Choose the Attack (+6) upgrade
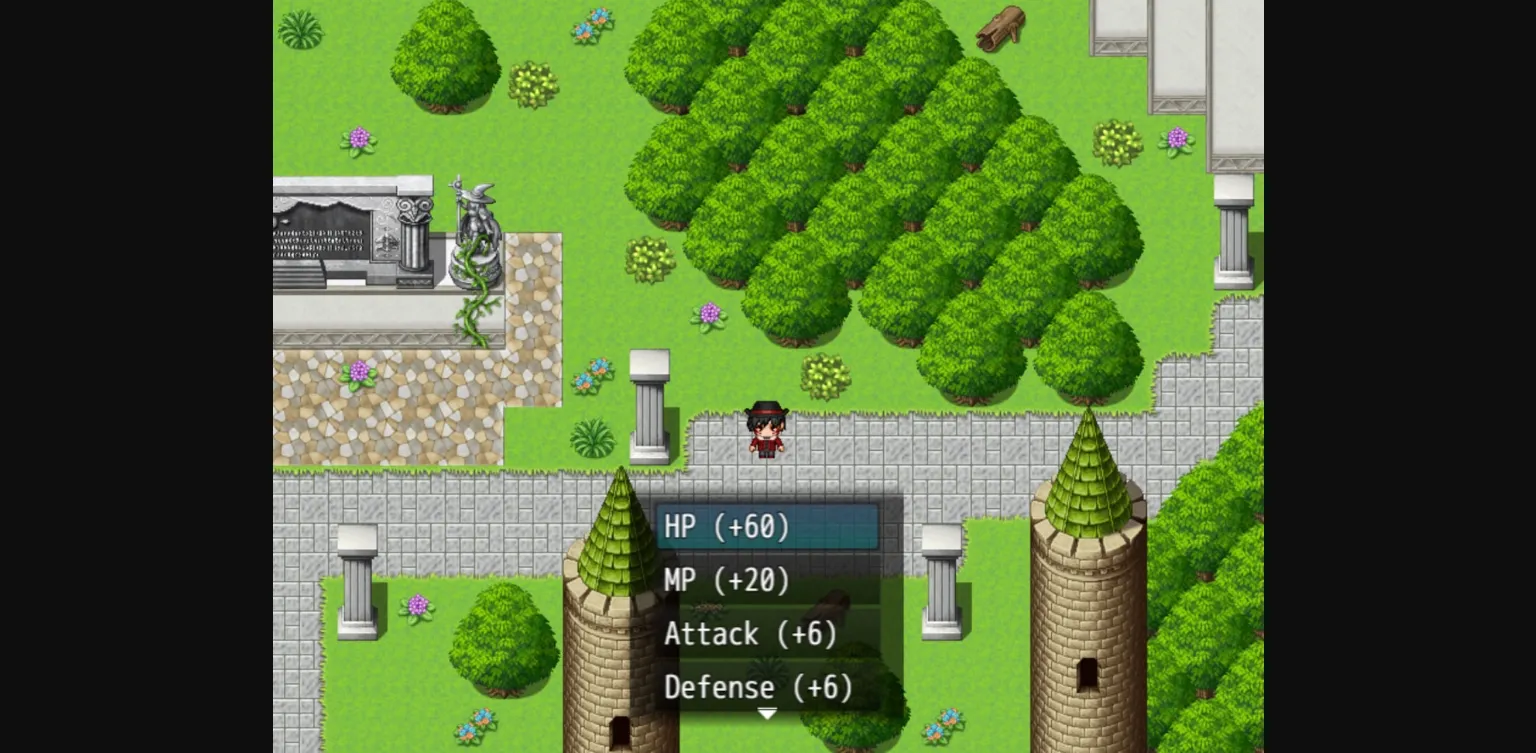 click(750, 634)
